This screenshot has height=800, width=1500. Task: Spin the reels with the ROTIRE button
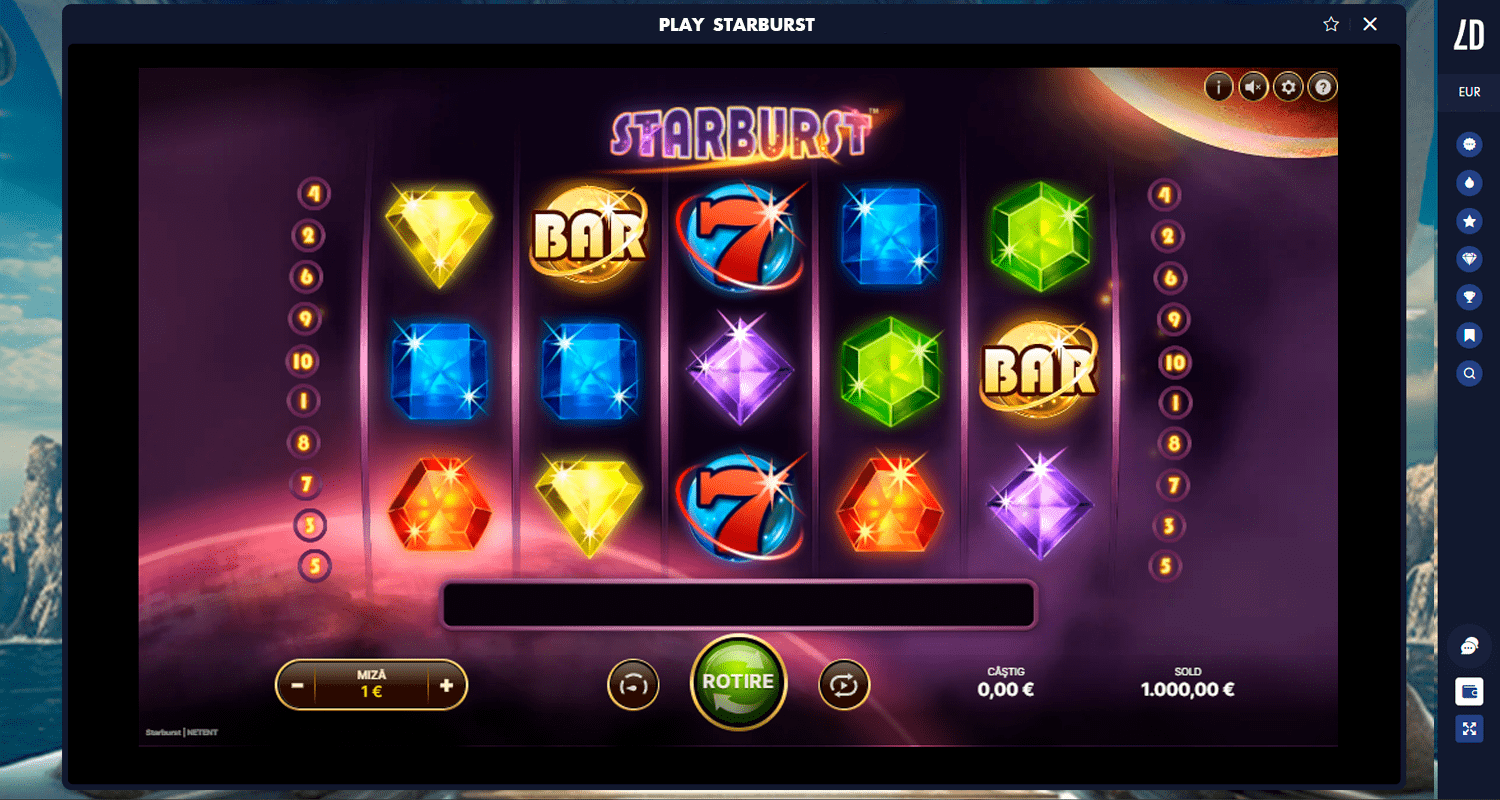738,683
